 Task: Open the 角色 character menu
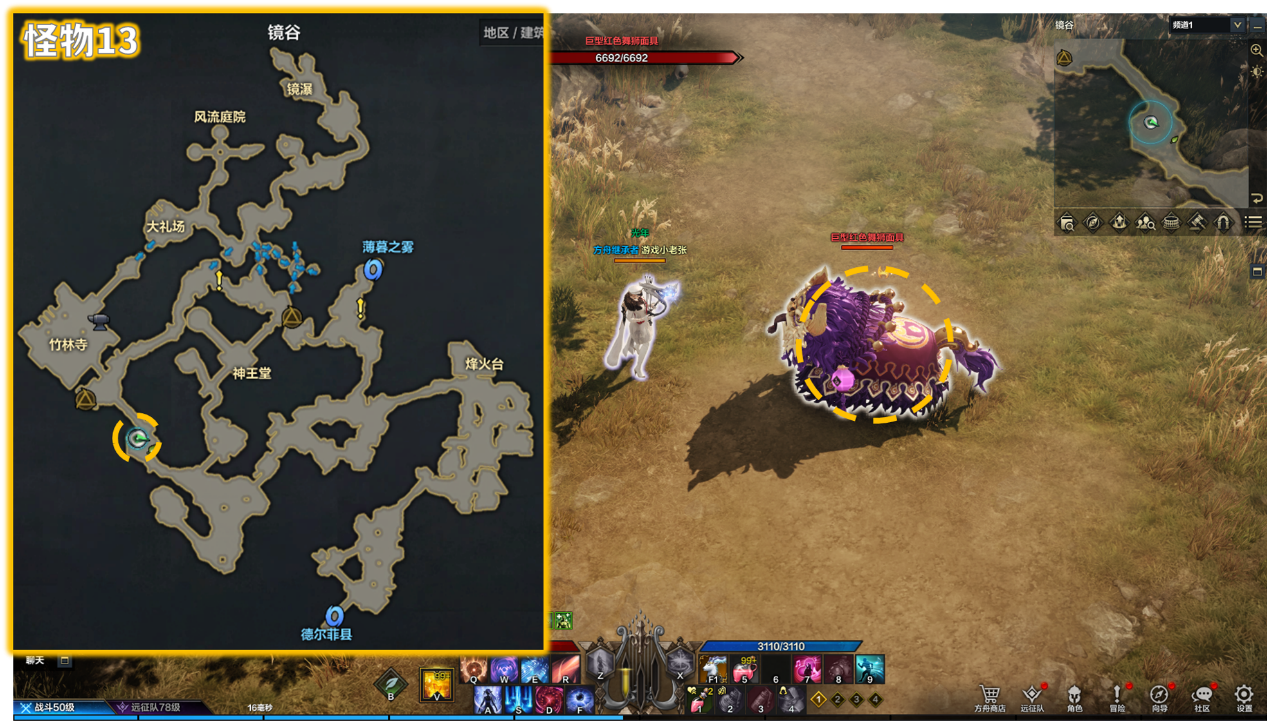[x=1074, y=694]
